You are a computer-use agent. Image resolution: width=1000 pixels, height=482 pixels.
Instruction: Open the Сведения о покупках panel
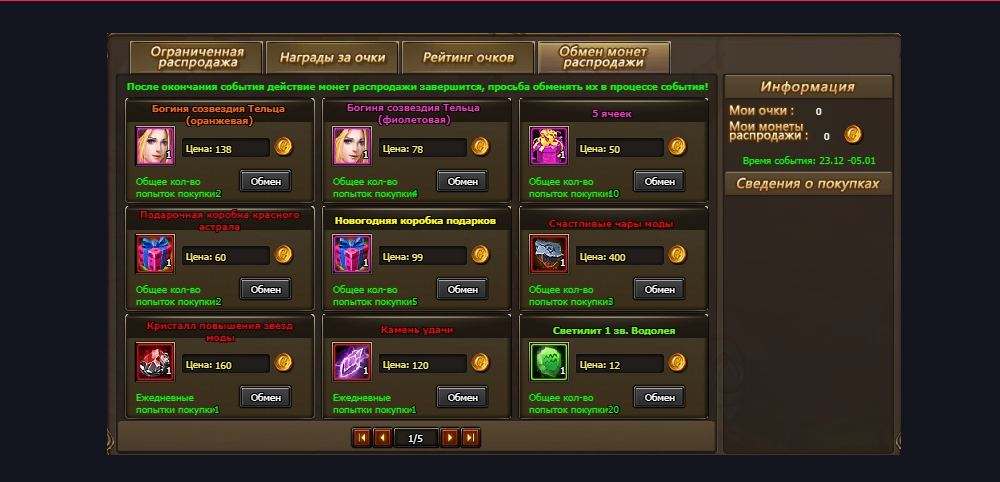click(x=807, y=184)
